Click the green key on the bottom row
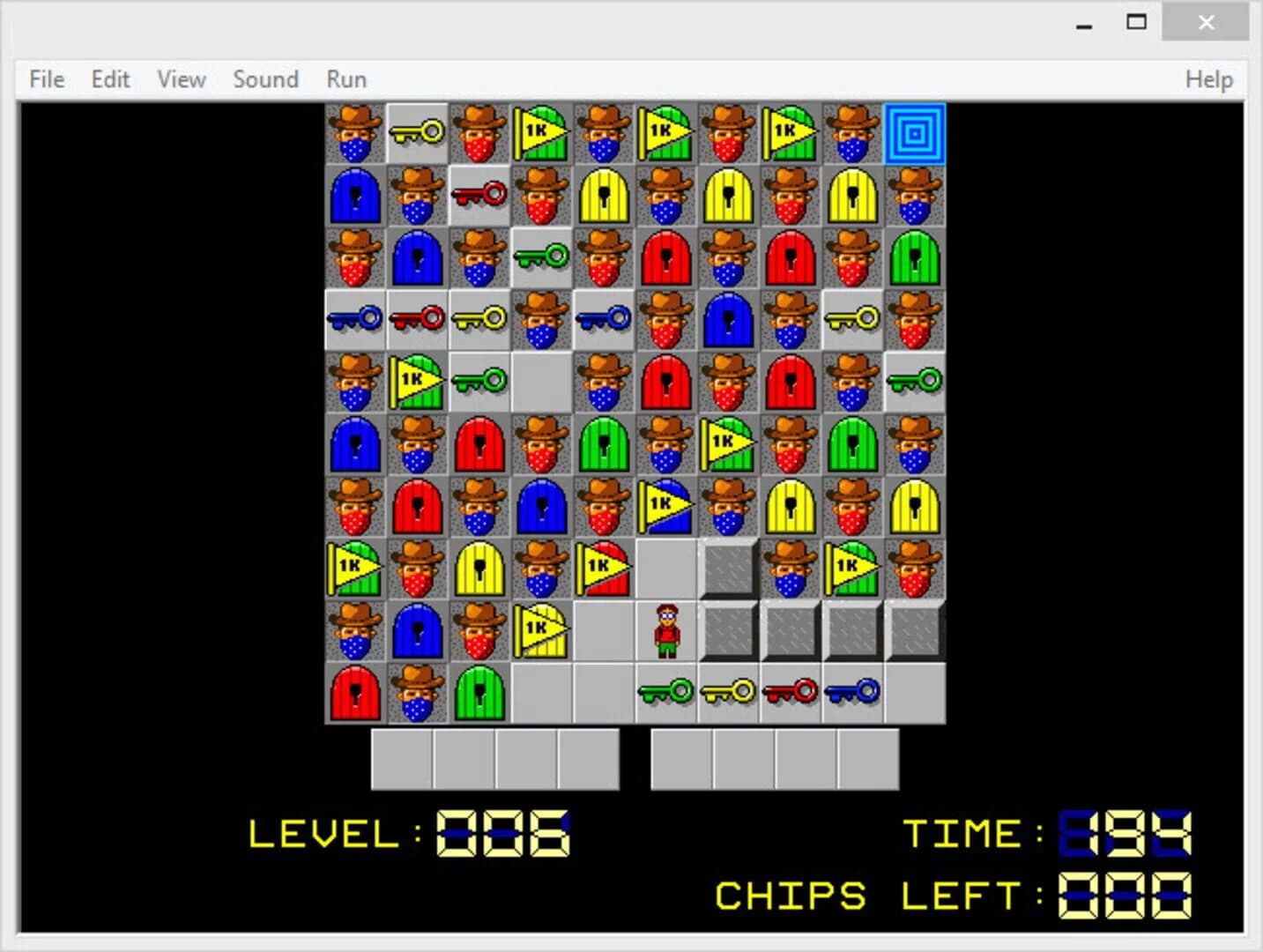This screenshot has height=952, width=1263. 665,692
